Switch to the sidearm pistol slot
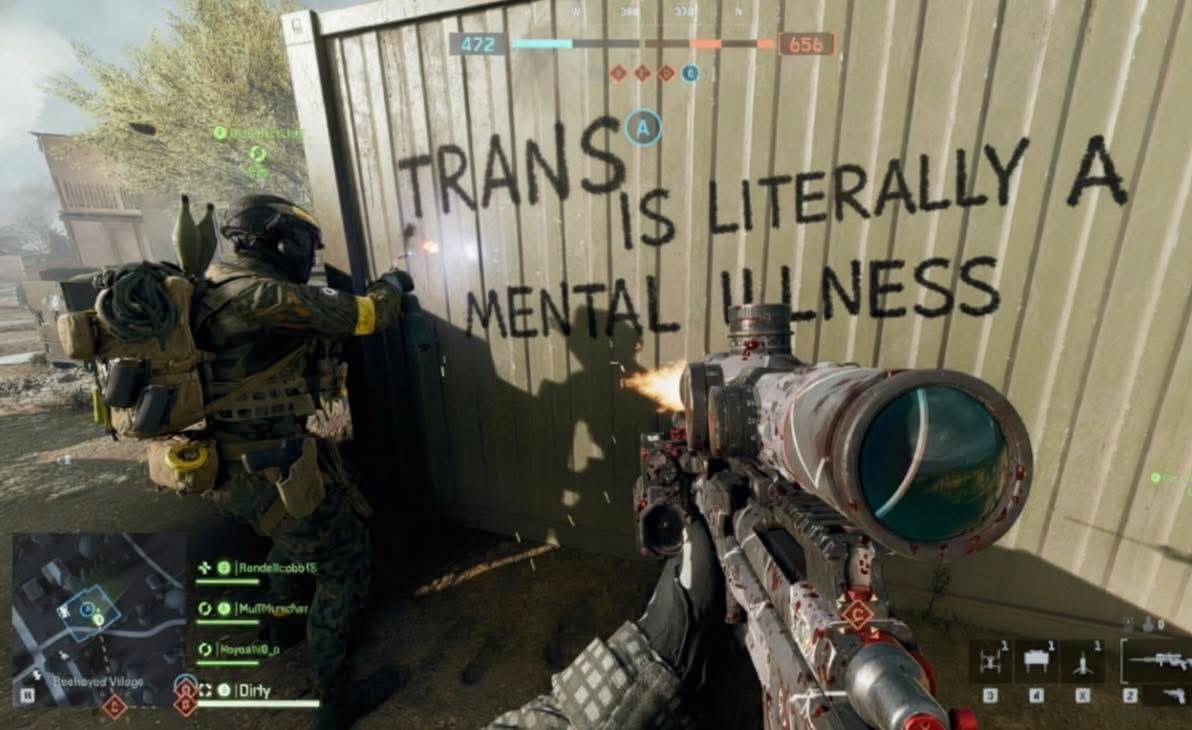 (1174, 695)
